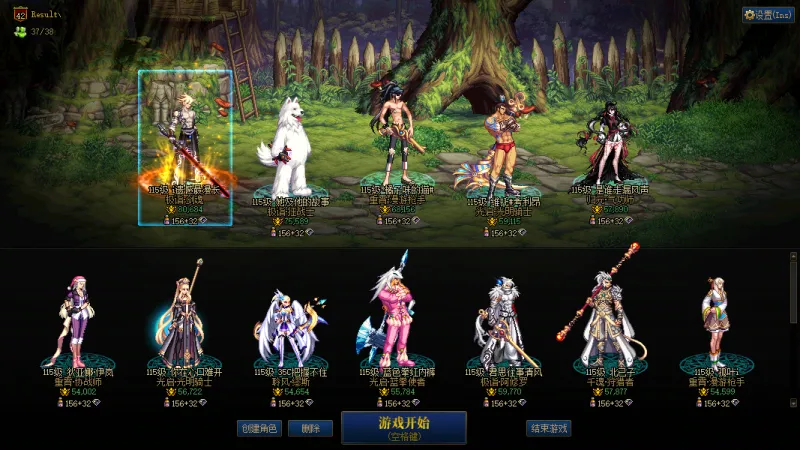
Task: Click the 删除 delete character button
Action: click(310, 428)
